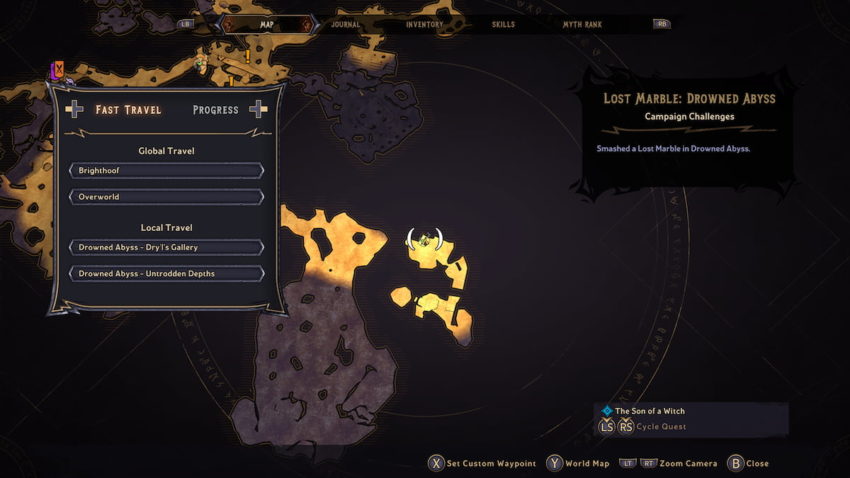Screen dimensions: 850x478
Task: Select Drowned Abyss - Untrodden Depths
Action: tap(166, 273)
